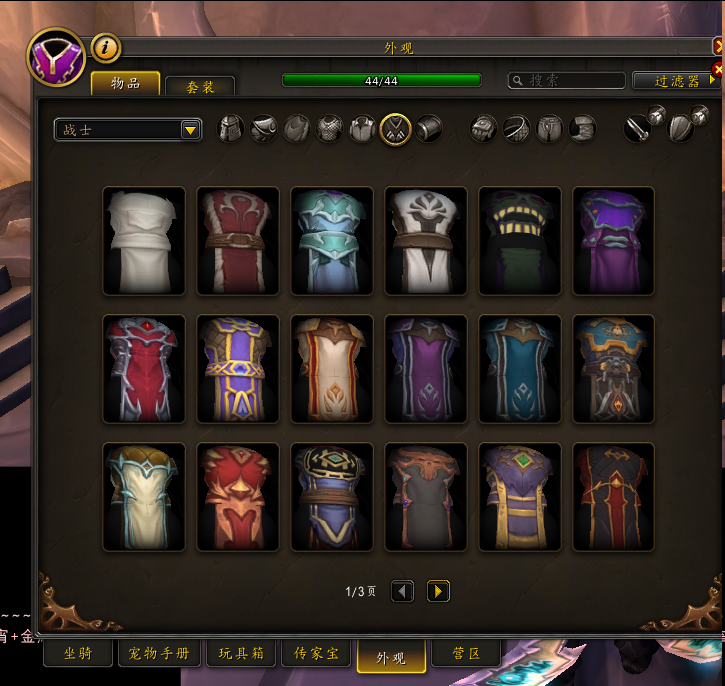Select the helmet slot icon
725x686 pixels.
click(231, 128)
